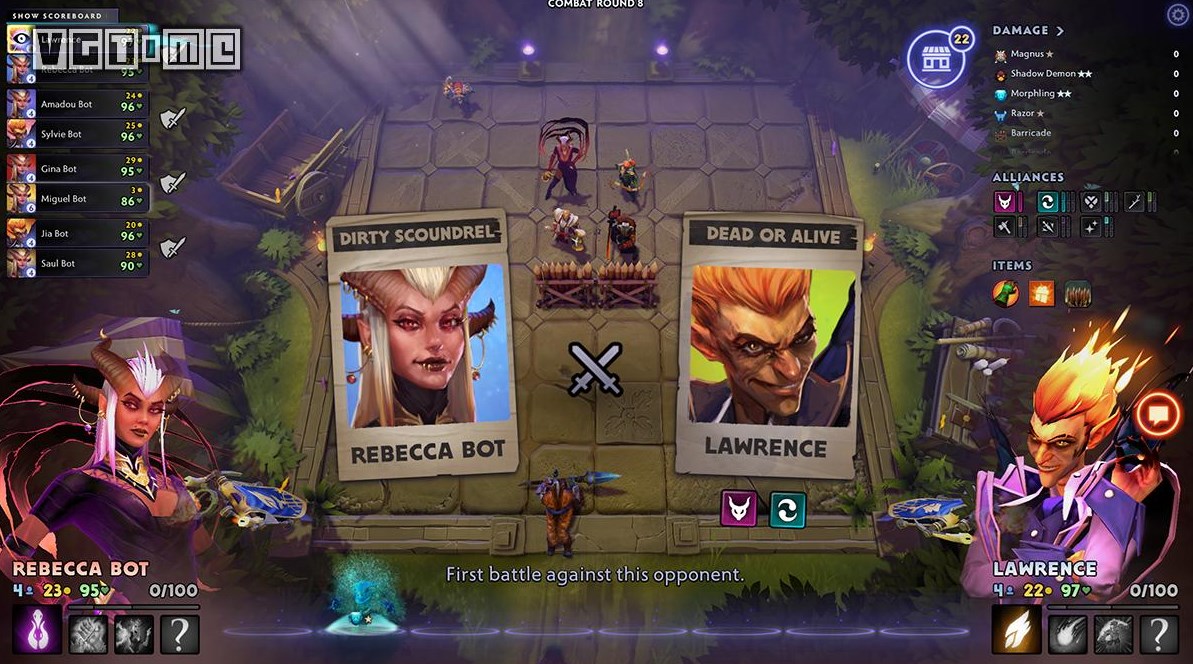Select the teal swirl alliance badge under Lawrence
1193x664 pixels.
pos(787,509)
